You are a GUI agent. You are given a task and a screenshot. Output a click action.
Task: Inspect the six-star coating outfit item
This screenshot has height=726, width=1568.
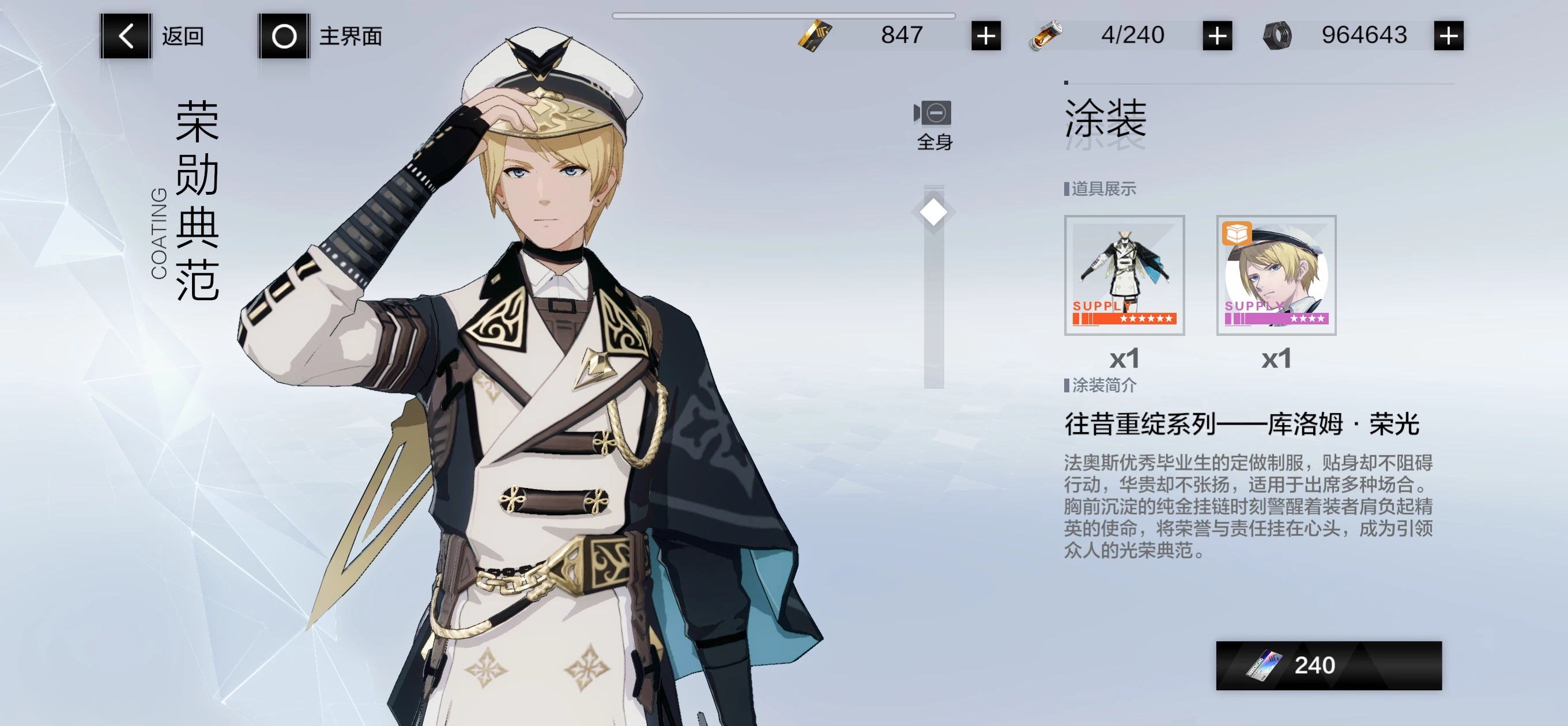pyautogui.click(x=1124, y=275)
